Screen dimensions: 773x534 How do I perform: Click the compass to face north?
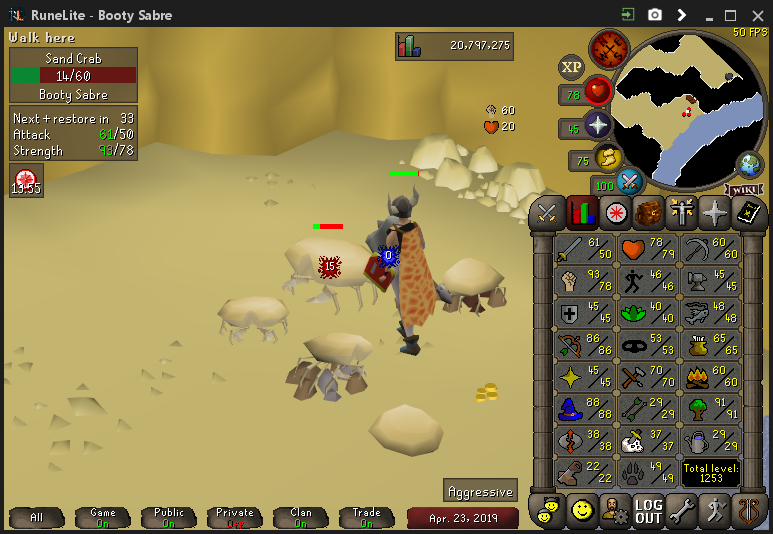click(x=608, y=48)
